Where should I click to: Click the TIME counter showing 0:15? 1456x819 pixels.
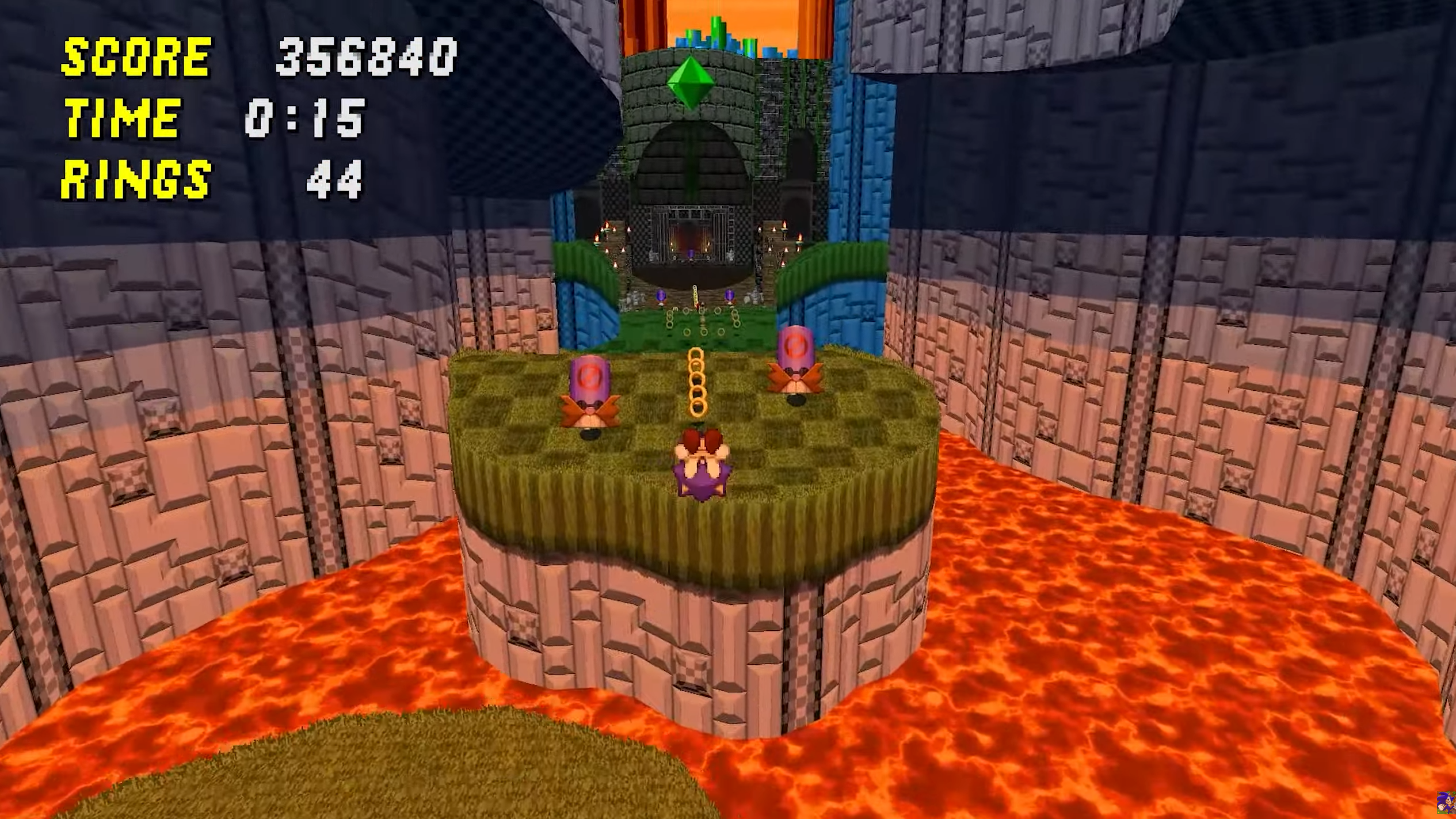[x=303, y=117]
